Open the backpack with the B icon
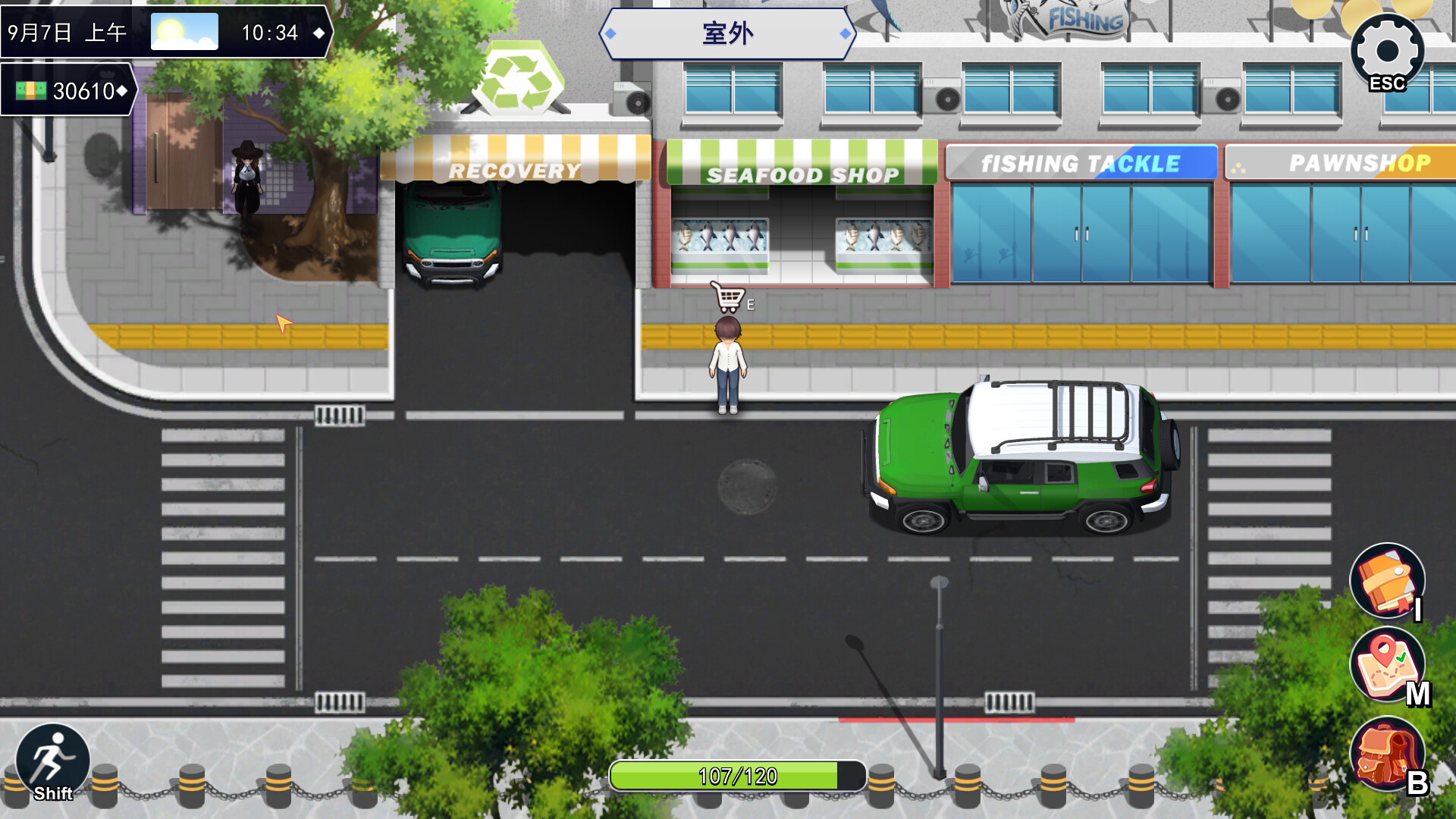 [x=1386, y=753]
